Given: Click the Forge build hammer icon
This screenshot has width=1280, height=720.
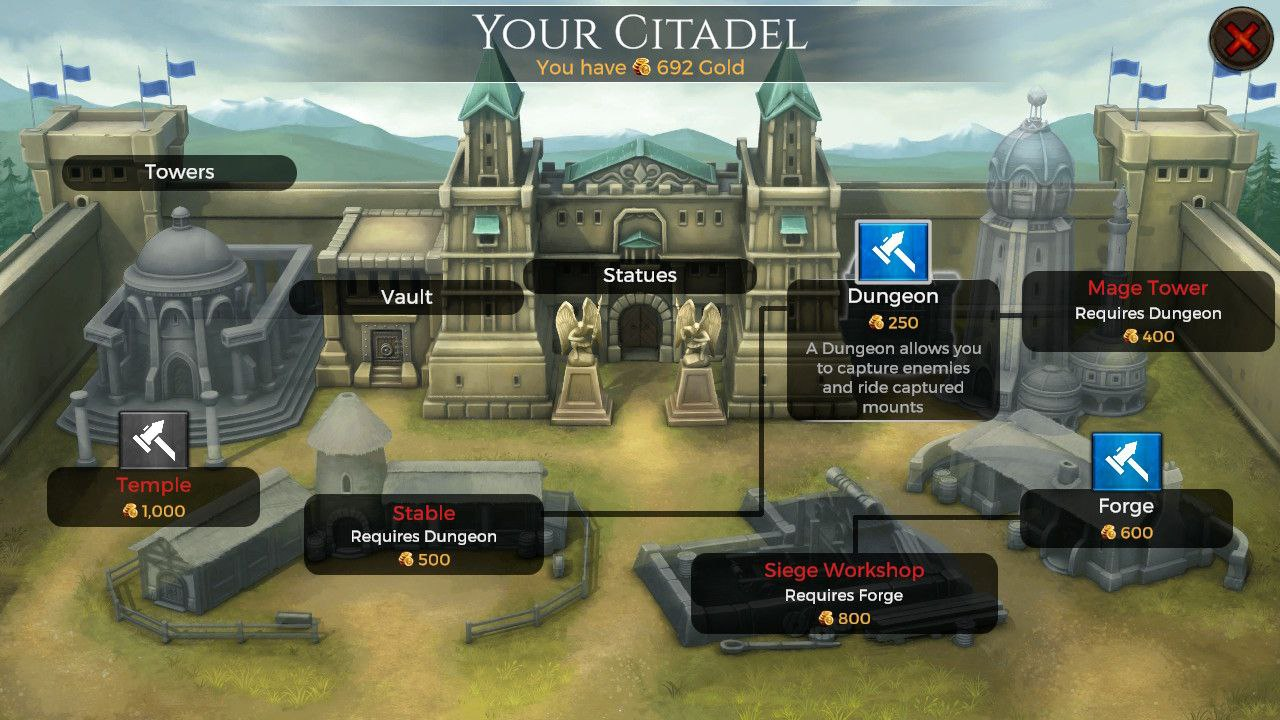Looking at the screenshot, I should click(x=1126, y=462).
